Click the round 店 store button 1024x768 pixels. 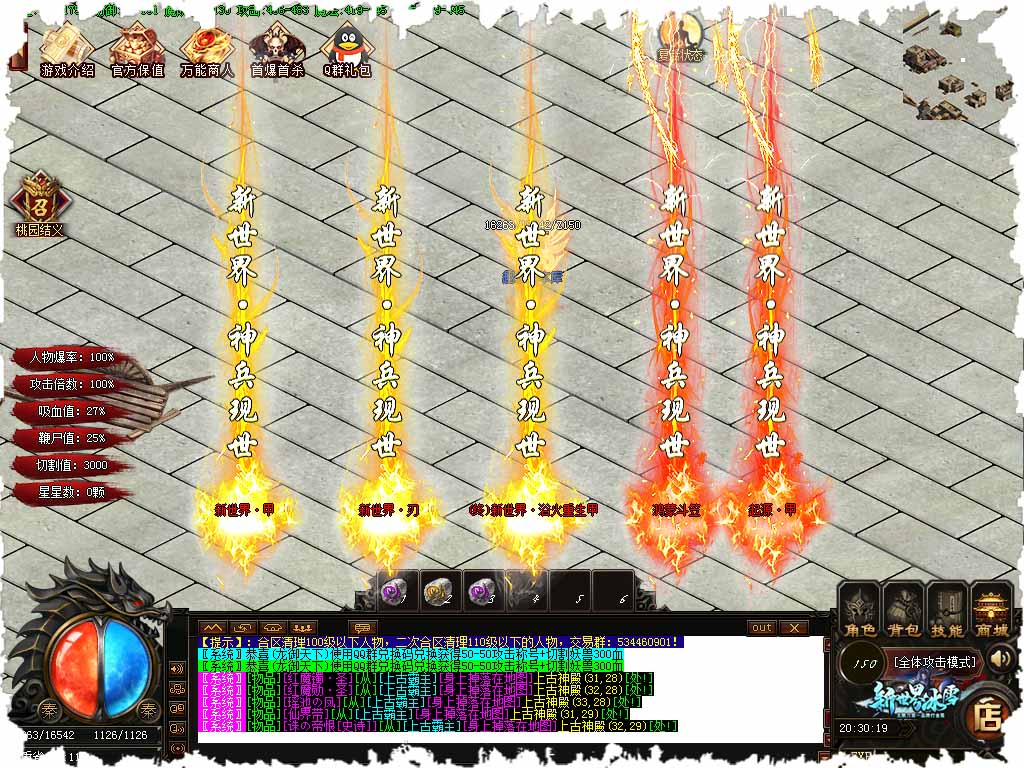989,716
